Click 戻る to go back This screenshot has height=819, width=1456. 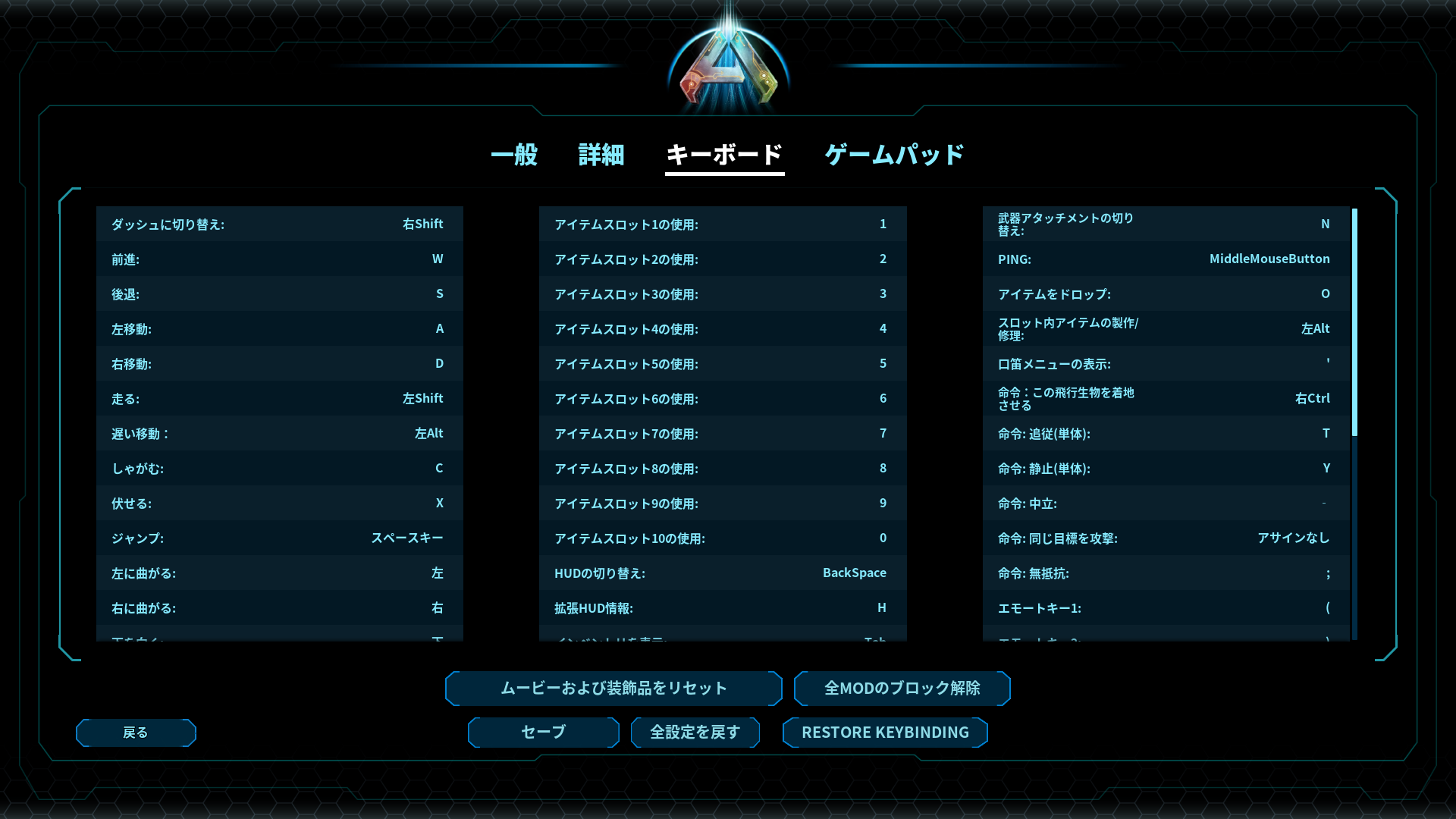pyautogui.click(x=135, y=732)
